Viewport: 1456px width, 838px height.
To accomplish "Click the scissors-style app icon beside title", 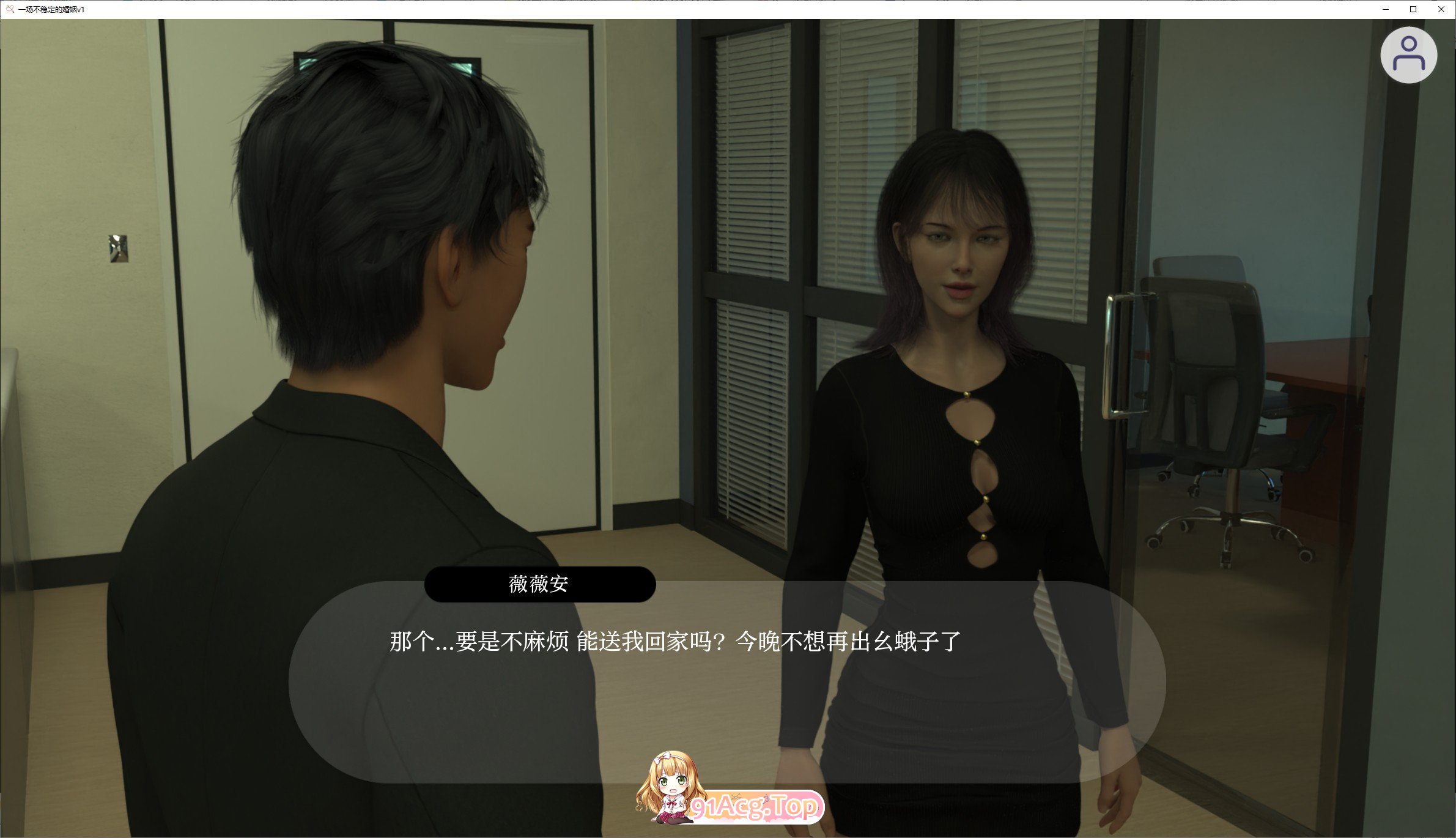I will (10, 9).
